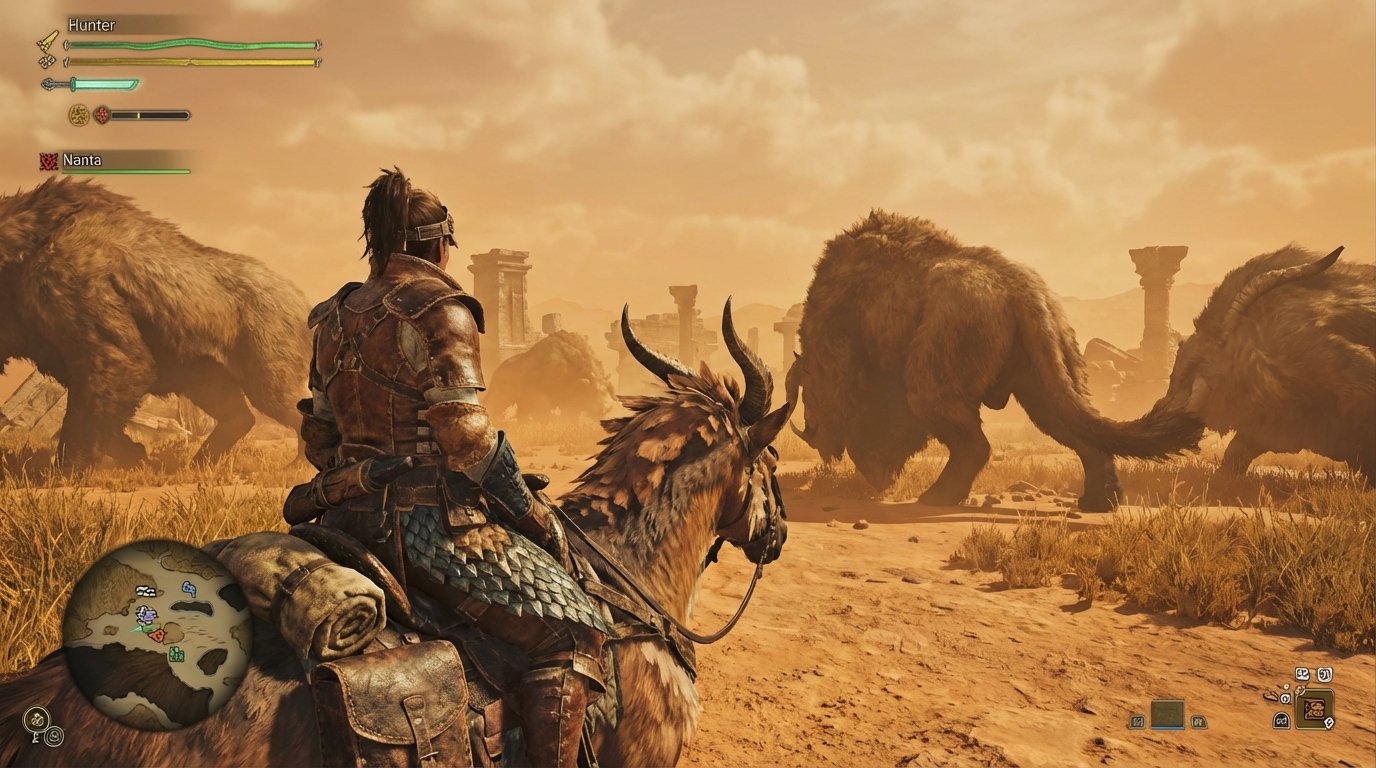Select the slinger ammo icon left of the item slot
The height and width of the screenshot is (768, 1376).
(x=1137, y=721)
